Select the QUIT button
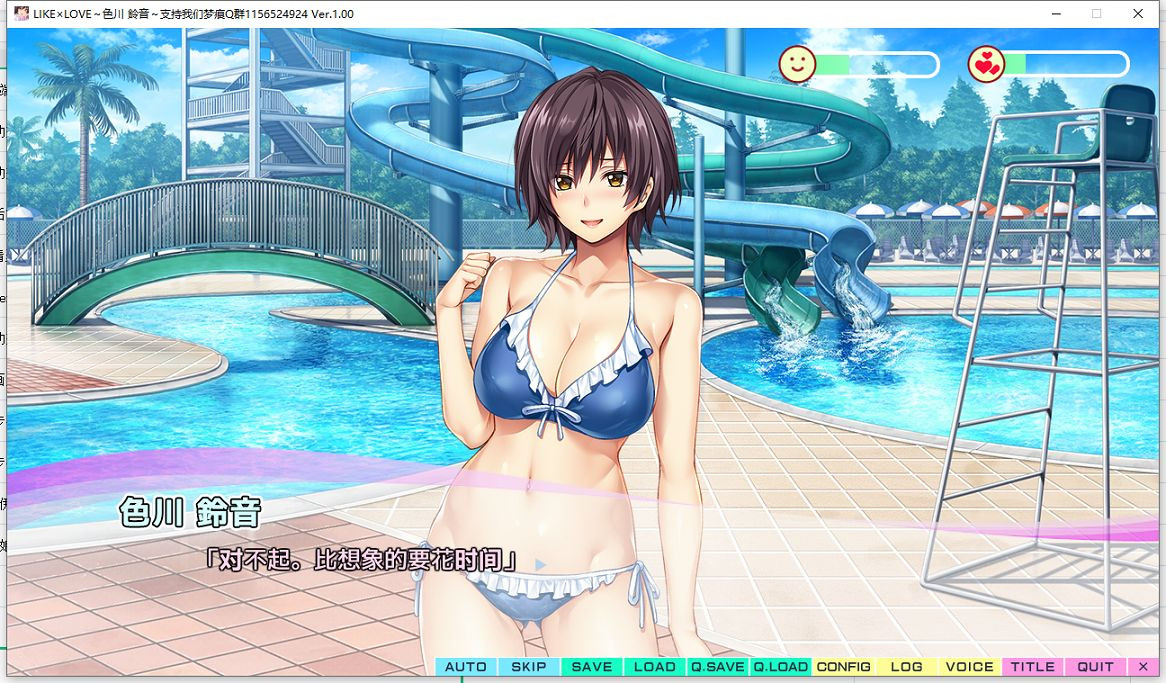This screenshot has height=683, width=1166. 1096,667
